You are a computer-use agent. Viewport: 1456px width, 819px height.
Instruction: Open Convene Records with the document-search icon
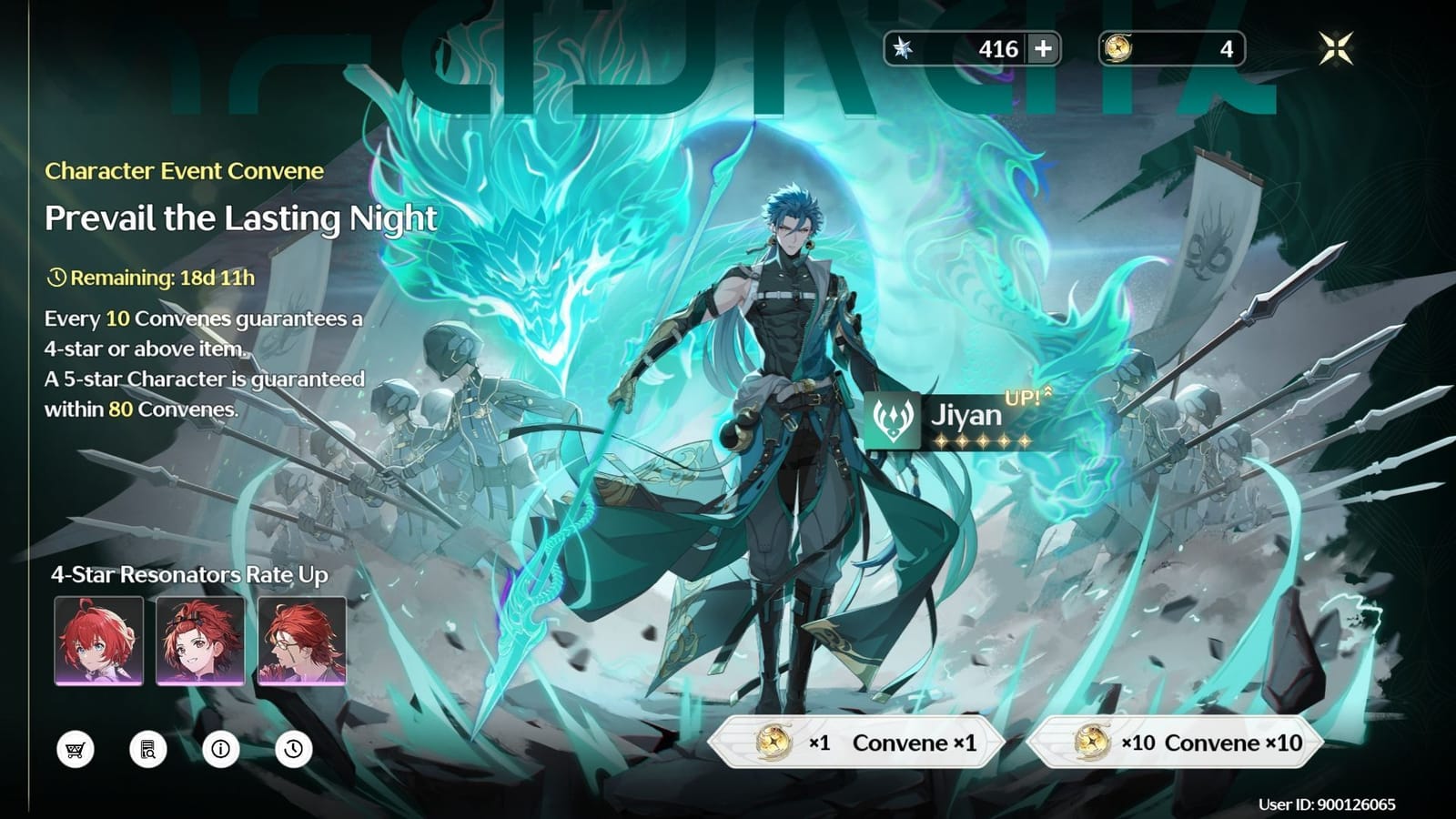point(148,751)
